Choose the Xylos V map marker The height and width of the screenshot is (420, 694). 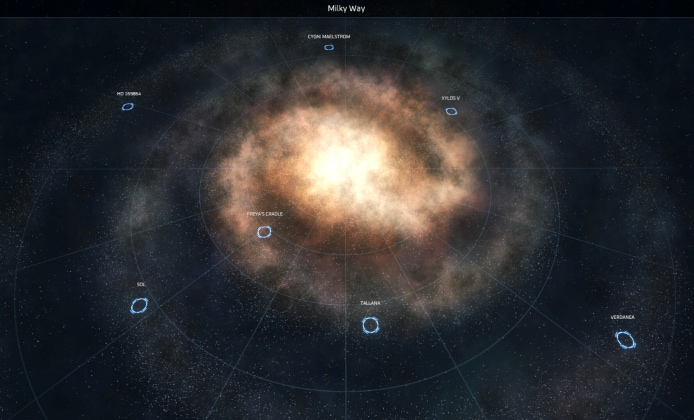click(x=451, y=111)
